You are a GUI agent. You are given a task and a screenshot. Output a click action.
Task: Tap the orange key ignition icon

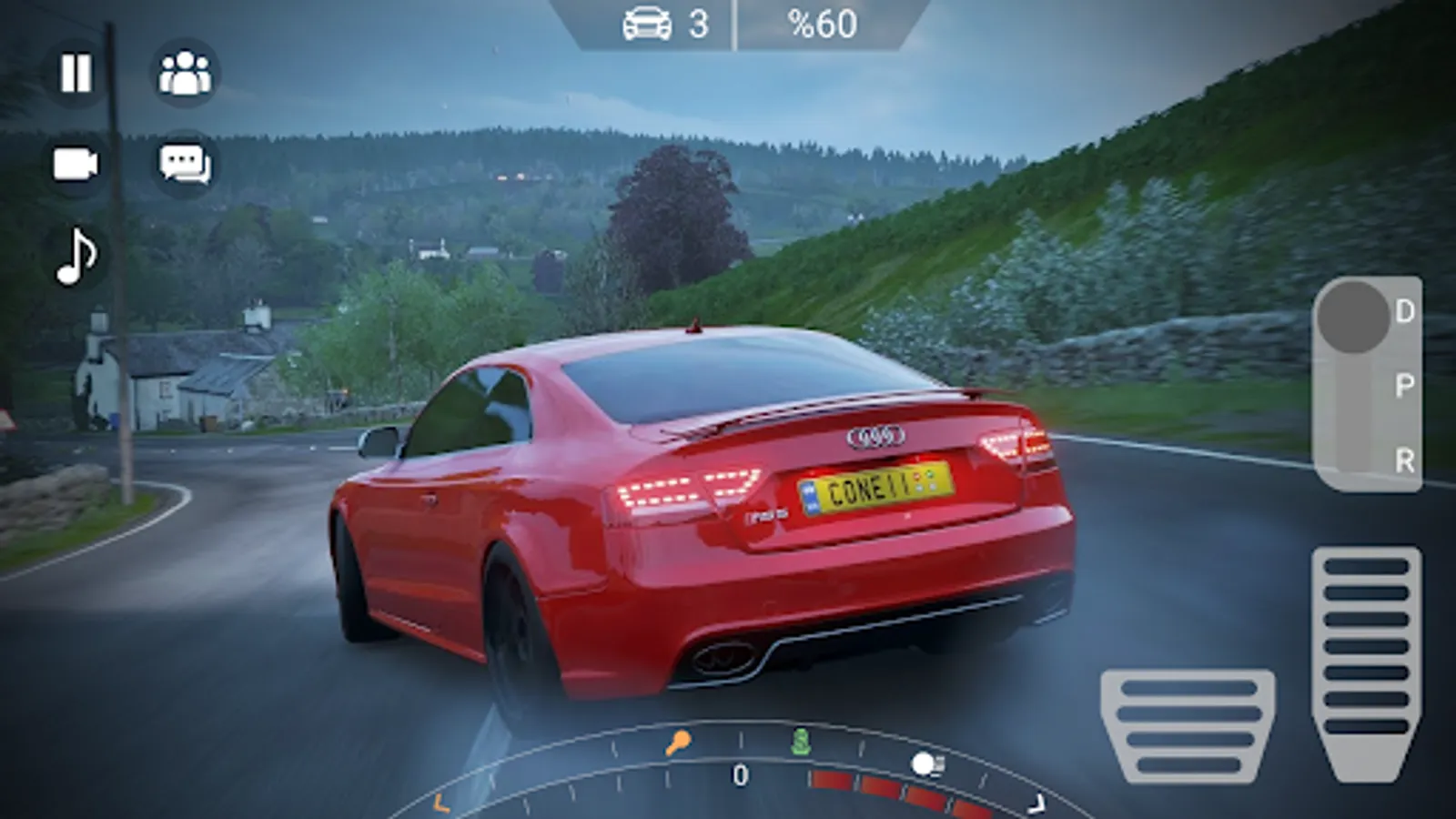677,743
